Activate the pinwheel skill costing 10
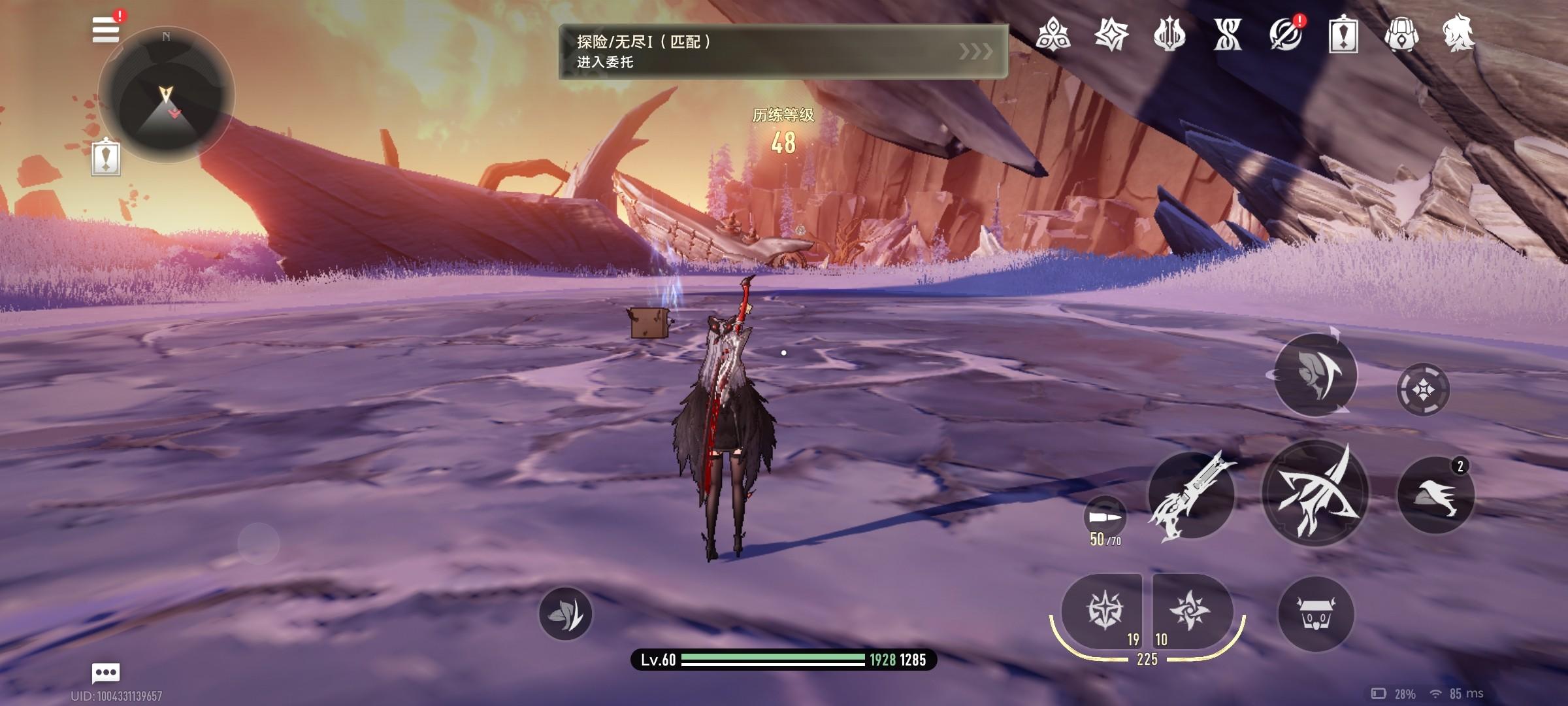 tap(1190, 611)
